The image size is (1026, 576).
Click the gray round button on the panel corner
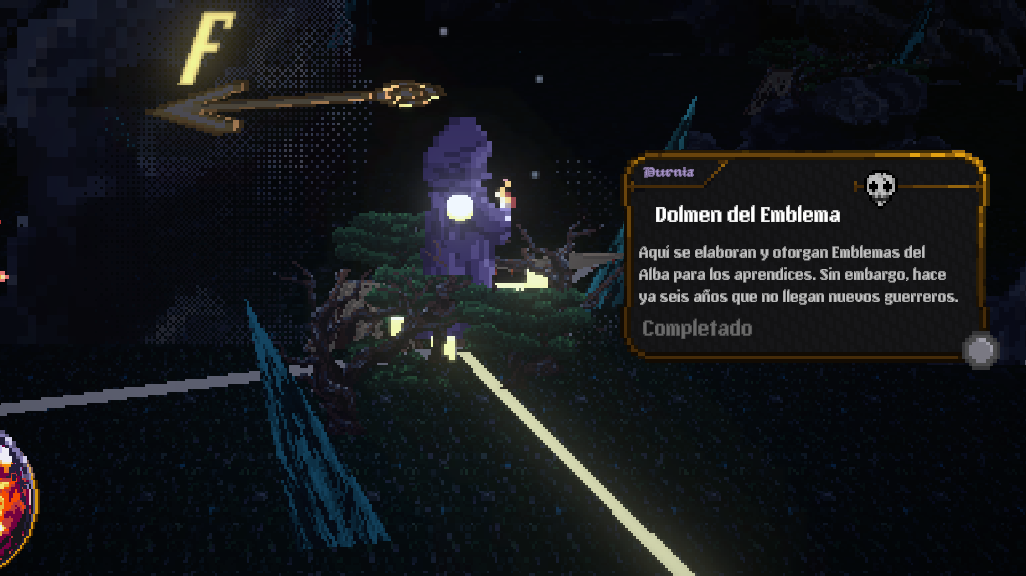980,351
